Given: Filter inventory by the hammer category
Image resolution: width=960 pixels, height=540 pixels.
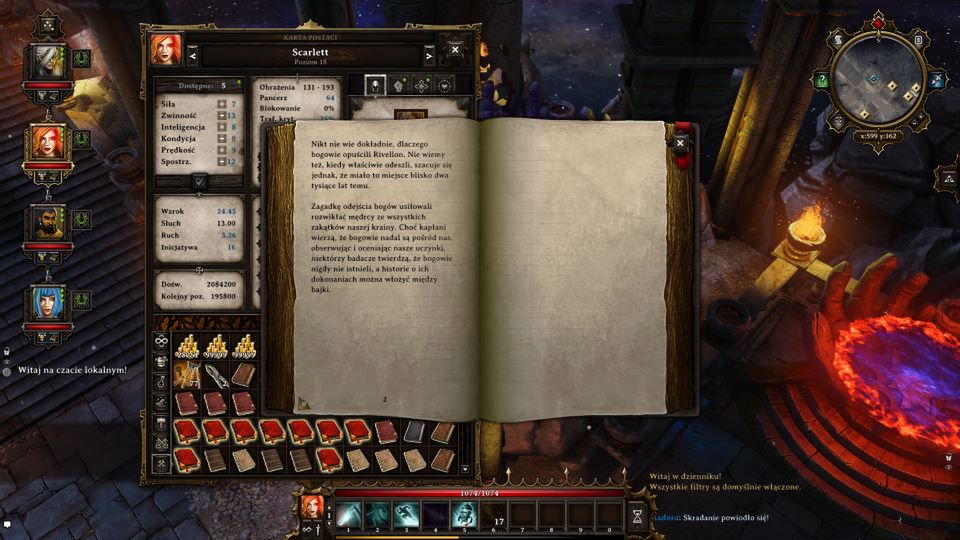Looking at the screenshot, I should tap(161, 422).
